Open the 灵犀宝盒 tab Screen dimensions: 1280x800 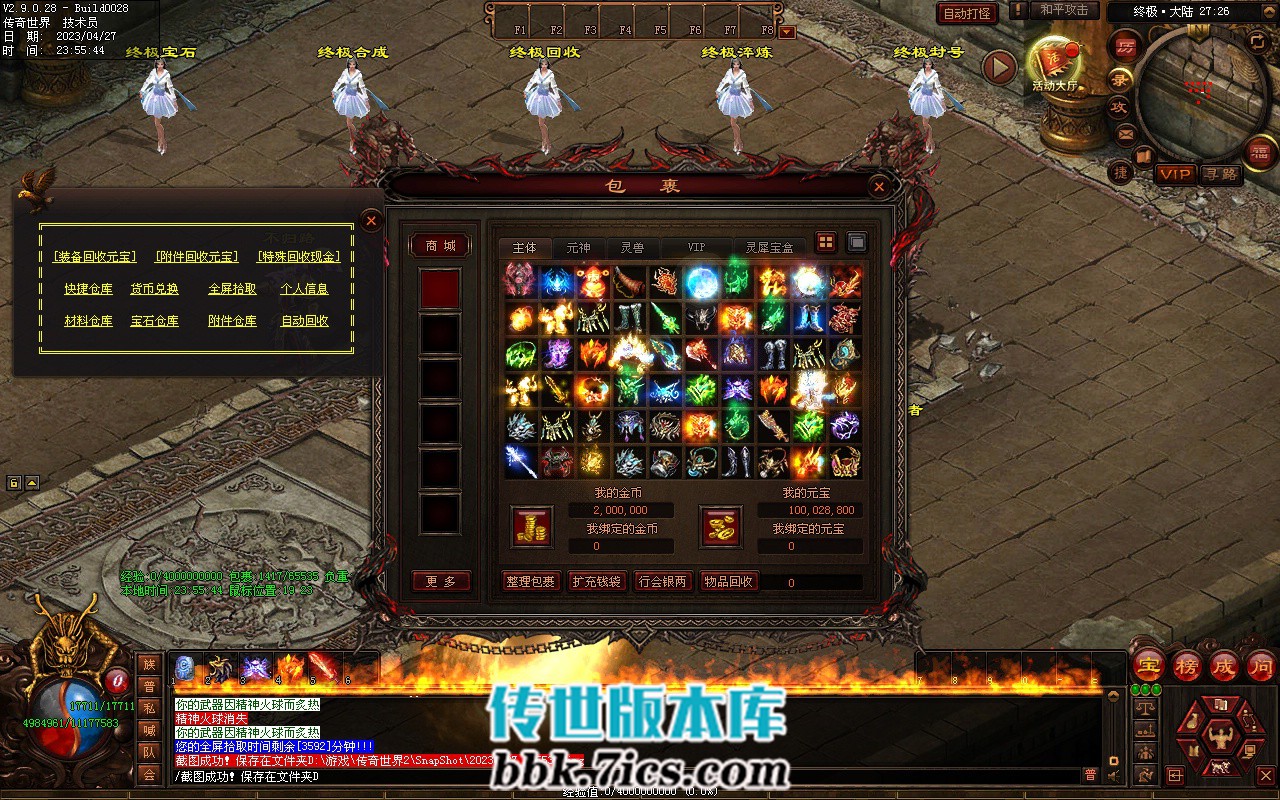769,247
